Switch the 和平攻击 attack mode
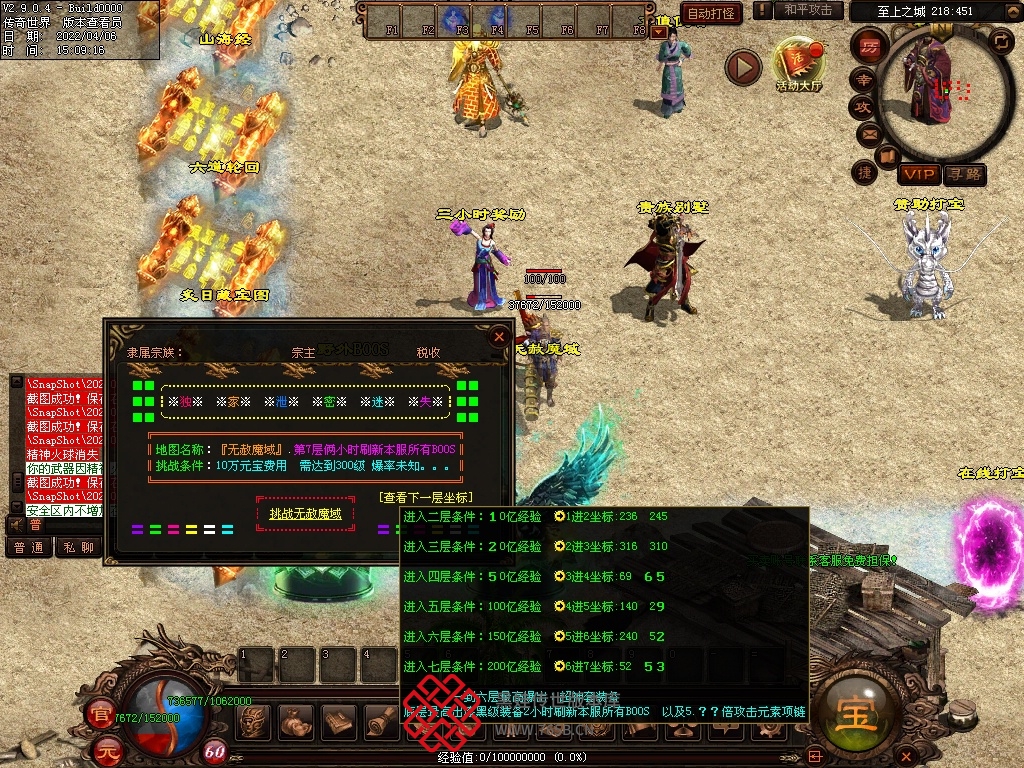1024x768 pixels. (x=808, y=10)
